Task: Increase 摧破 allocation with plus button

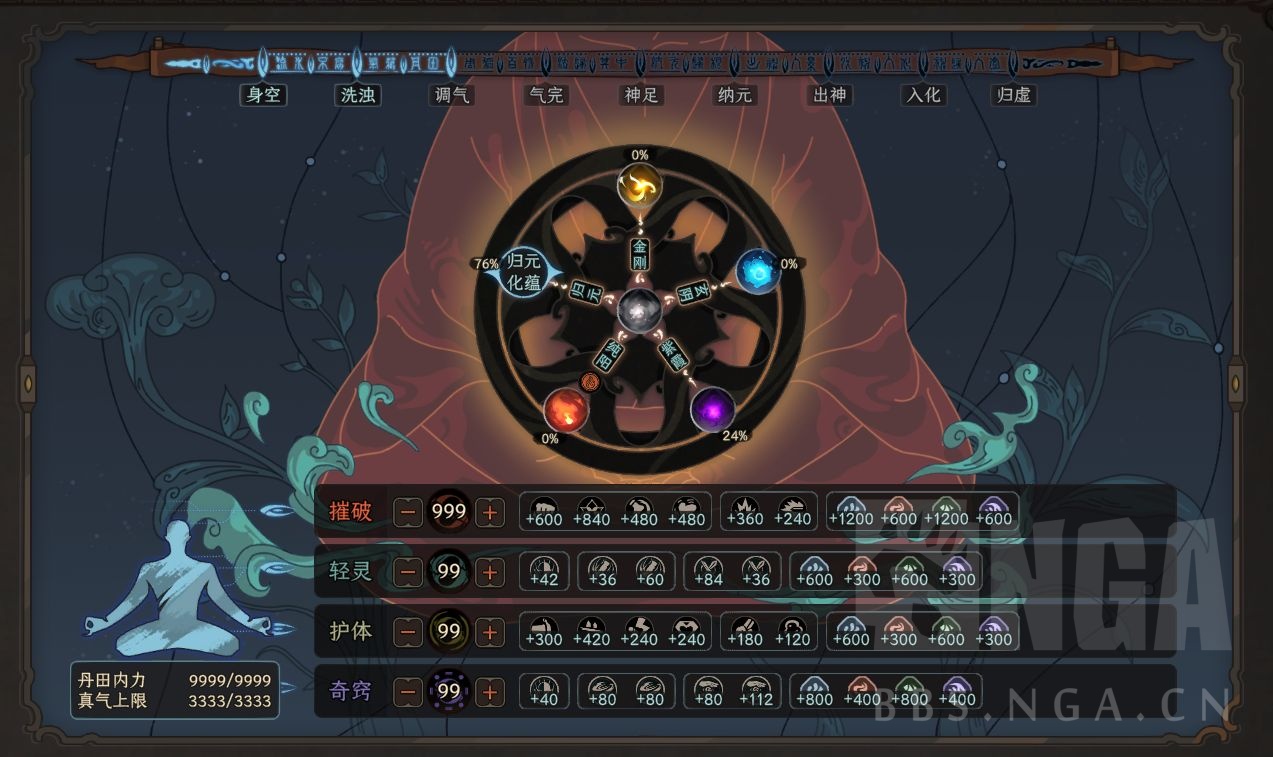Action: coord(489,513)
